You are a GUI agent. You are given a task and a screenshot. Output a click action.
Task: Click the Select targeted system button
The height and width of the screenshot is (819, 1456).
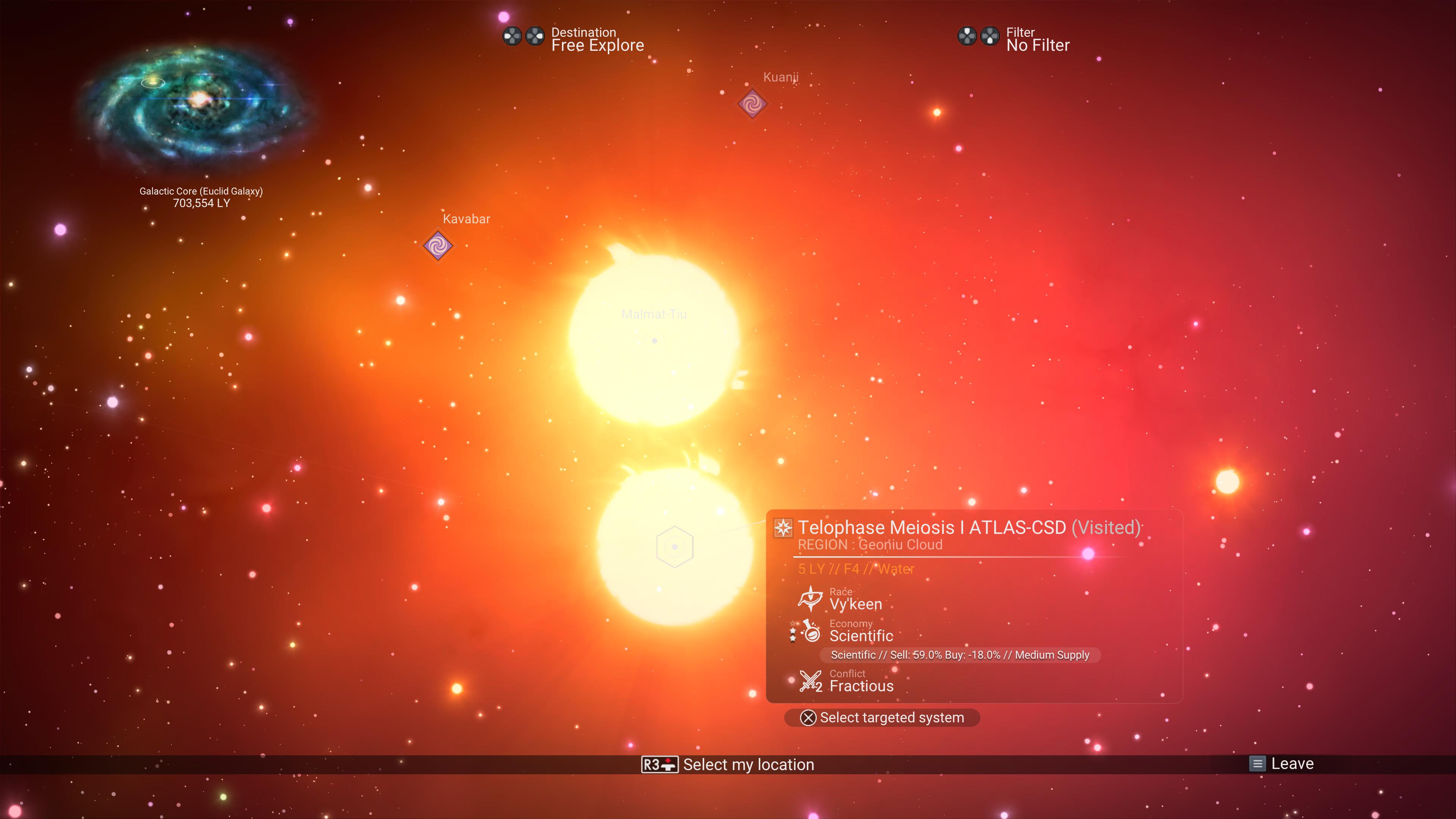point(882,718)
